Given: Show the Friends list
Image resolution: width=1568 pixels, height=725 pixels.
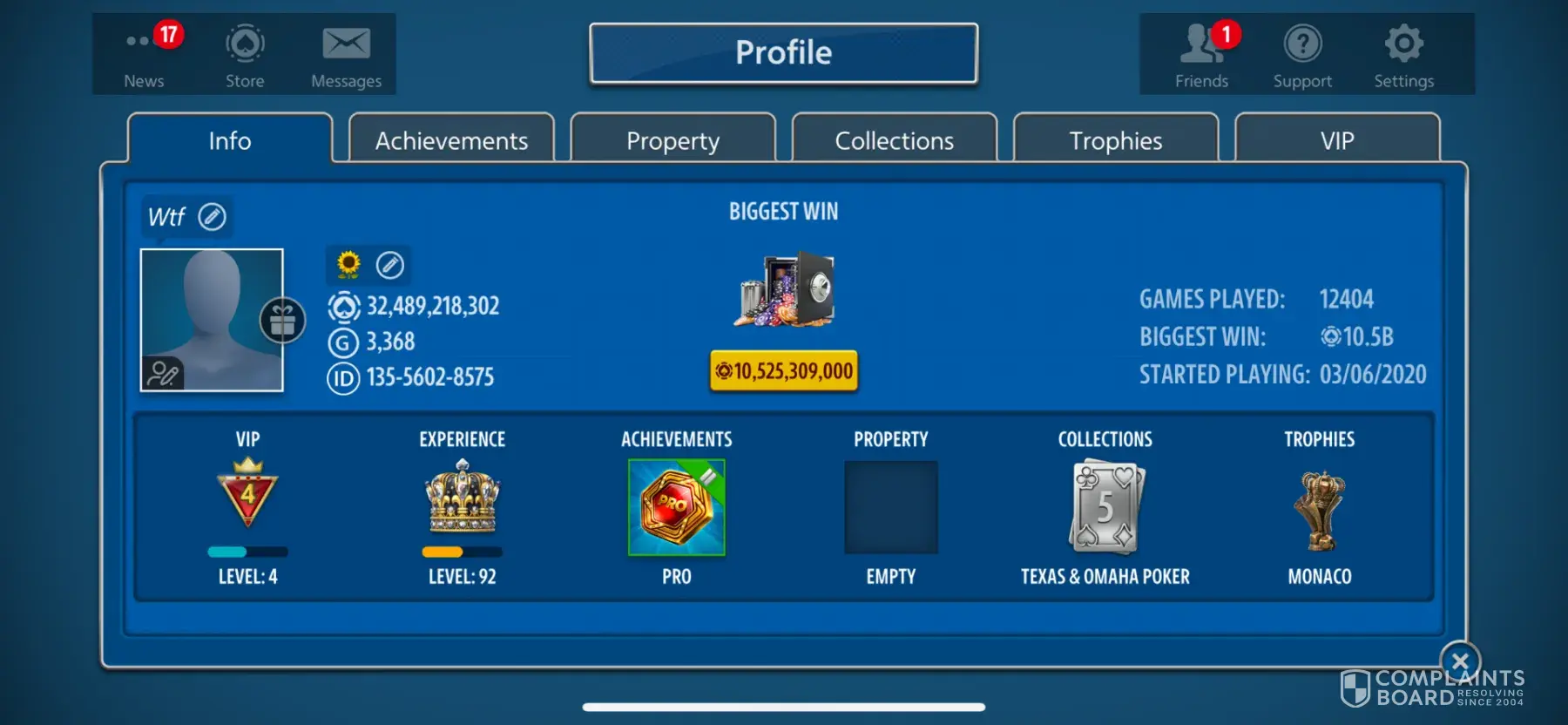Looking at the screenshot, I should click(1202, 55).
